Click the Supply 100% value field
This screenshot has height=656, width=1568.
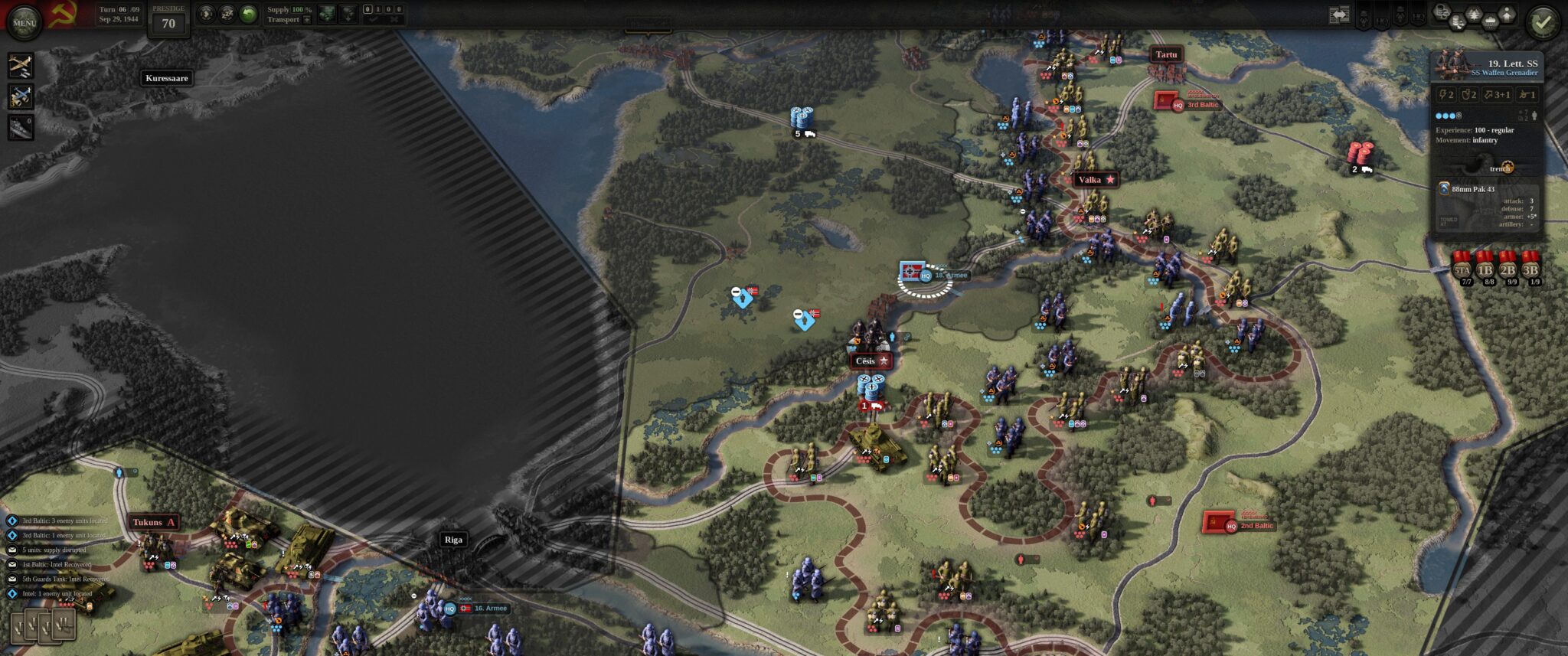coord(297,10)
